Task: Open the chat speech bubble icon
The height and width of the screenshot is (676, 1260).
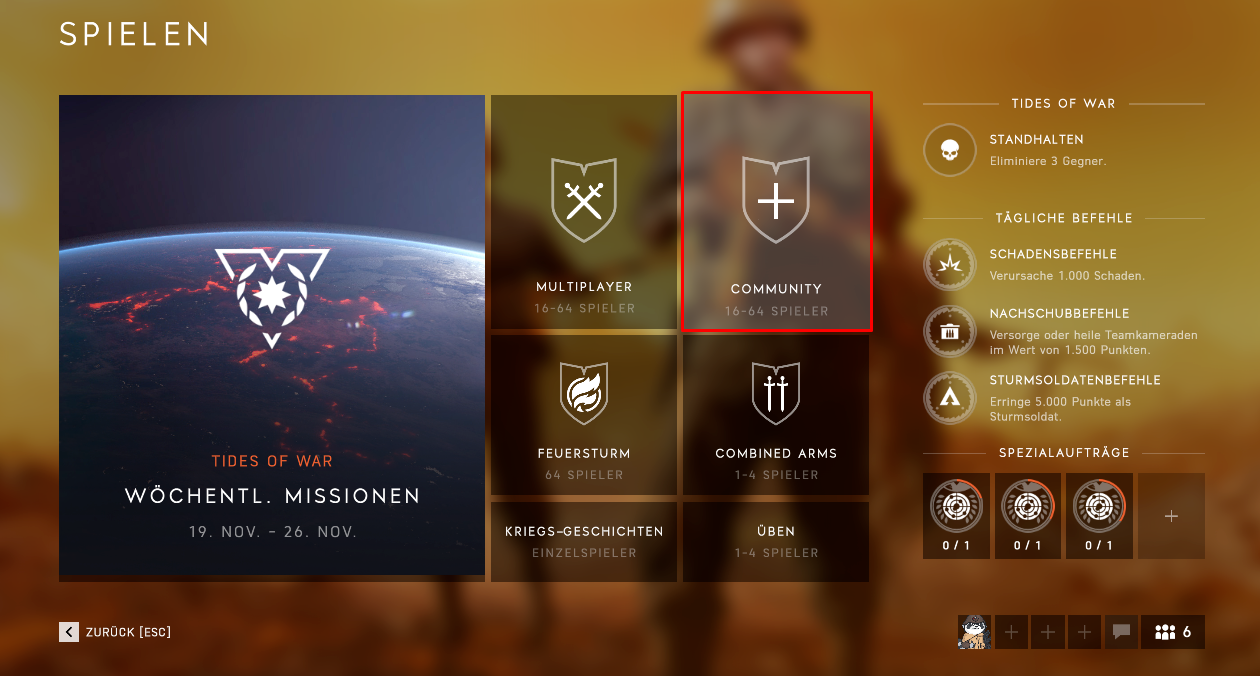Action: coord(1121,632)
